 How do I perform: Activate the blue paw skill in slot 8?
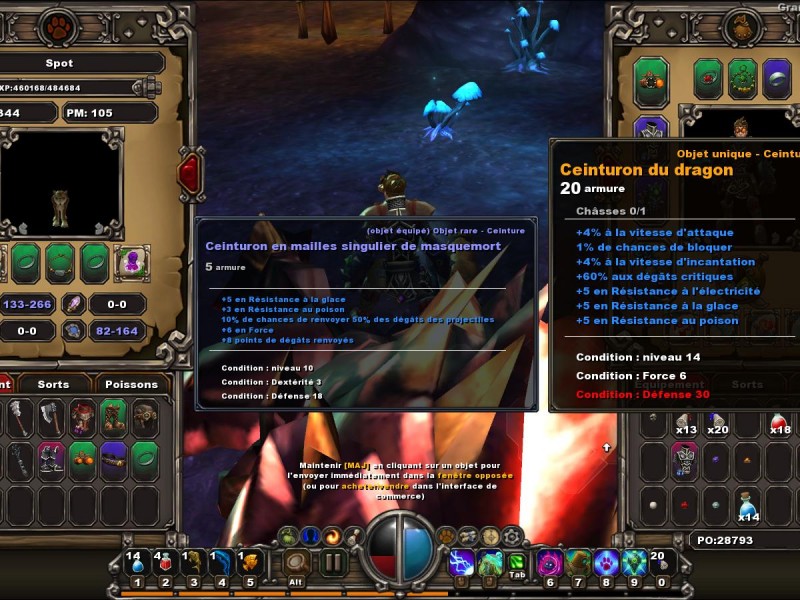click(x=608, y=563)
